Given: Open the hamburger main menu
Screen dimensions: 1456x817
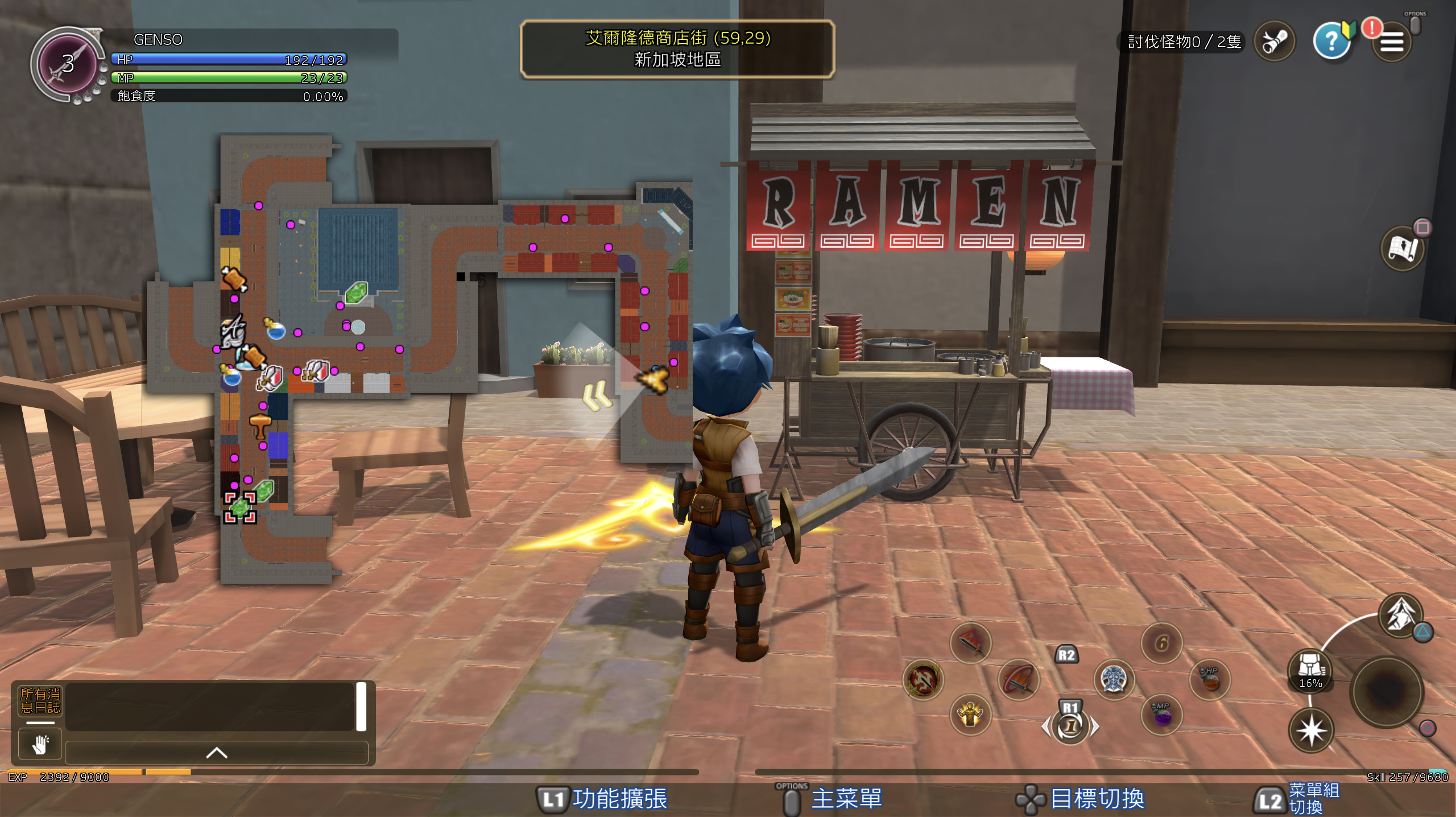Looking at the screenshot, I should pyautogui.click(x=1391, y=42).
